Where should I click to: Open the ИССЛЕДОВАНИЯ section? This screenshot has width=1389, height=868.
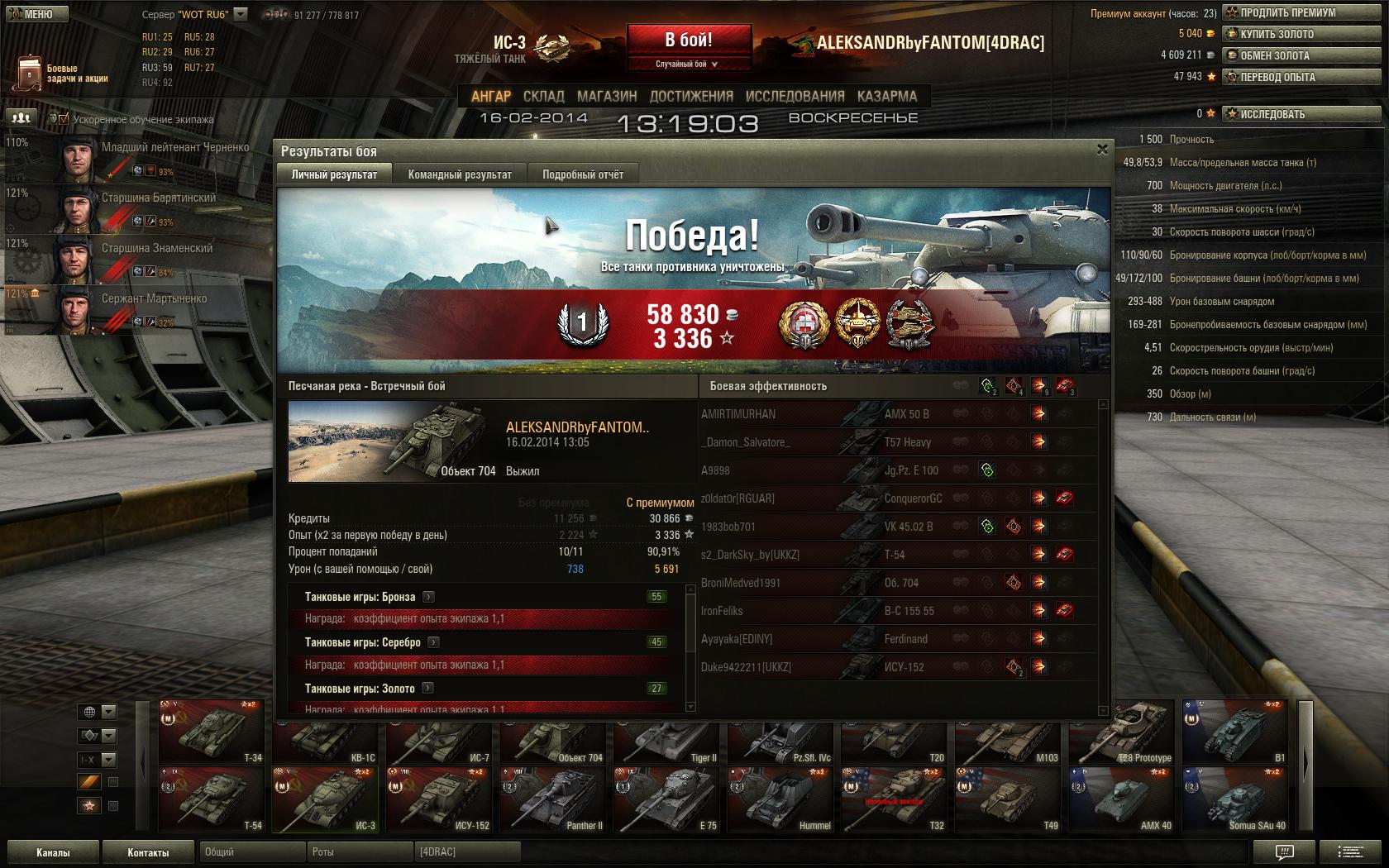(795, 97)
